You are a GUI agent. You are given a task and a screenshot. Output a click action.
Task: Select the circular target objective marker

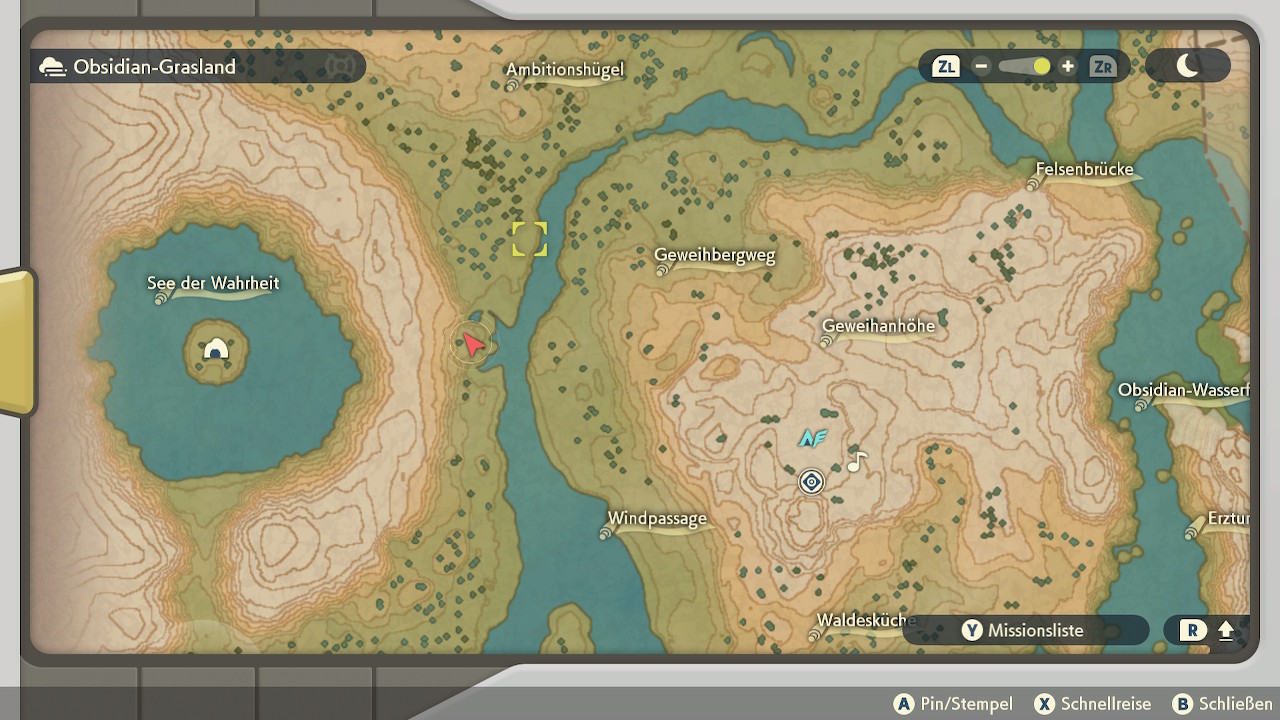[811, 483]
